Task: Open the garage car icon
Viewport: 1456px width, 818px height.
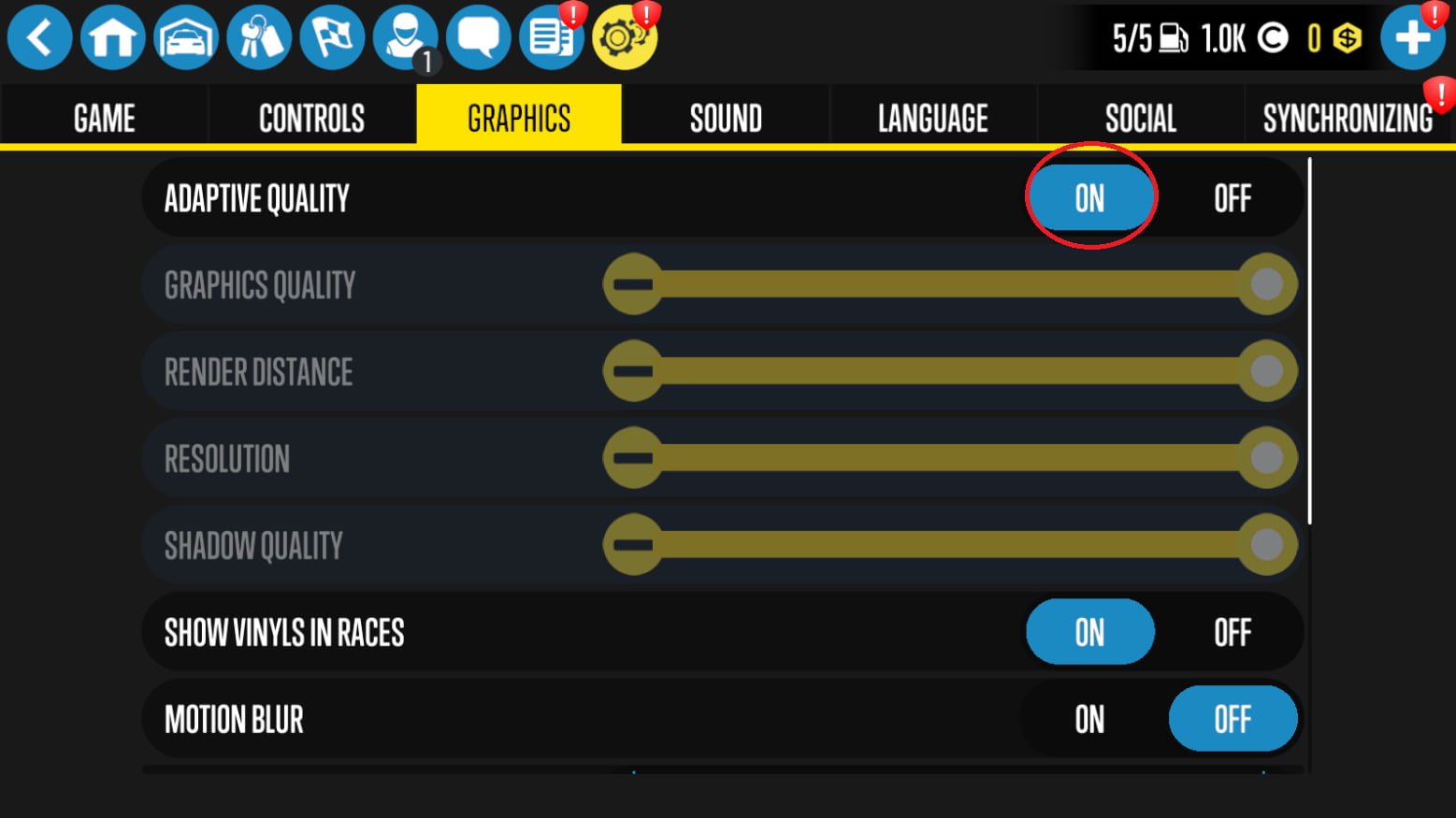Action: click(186, 37)
